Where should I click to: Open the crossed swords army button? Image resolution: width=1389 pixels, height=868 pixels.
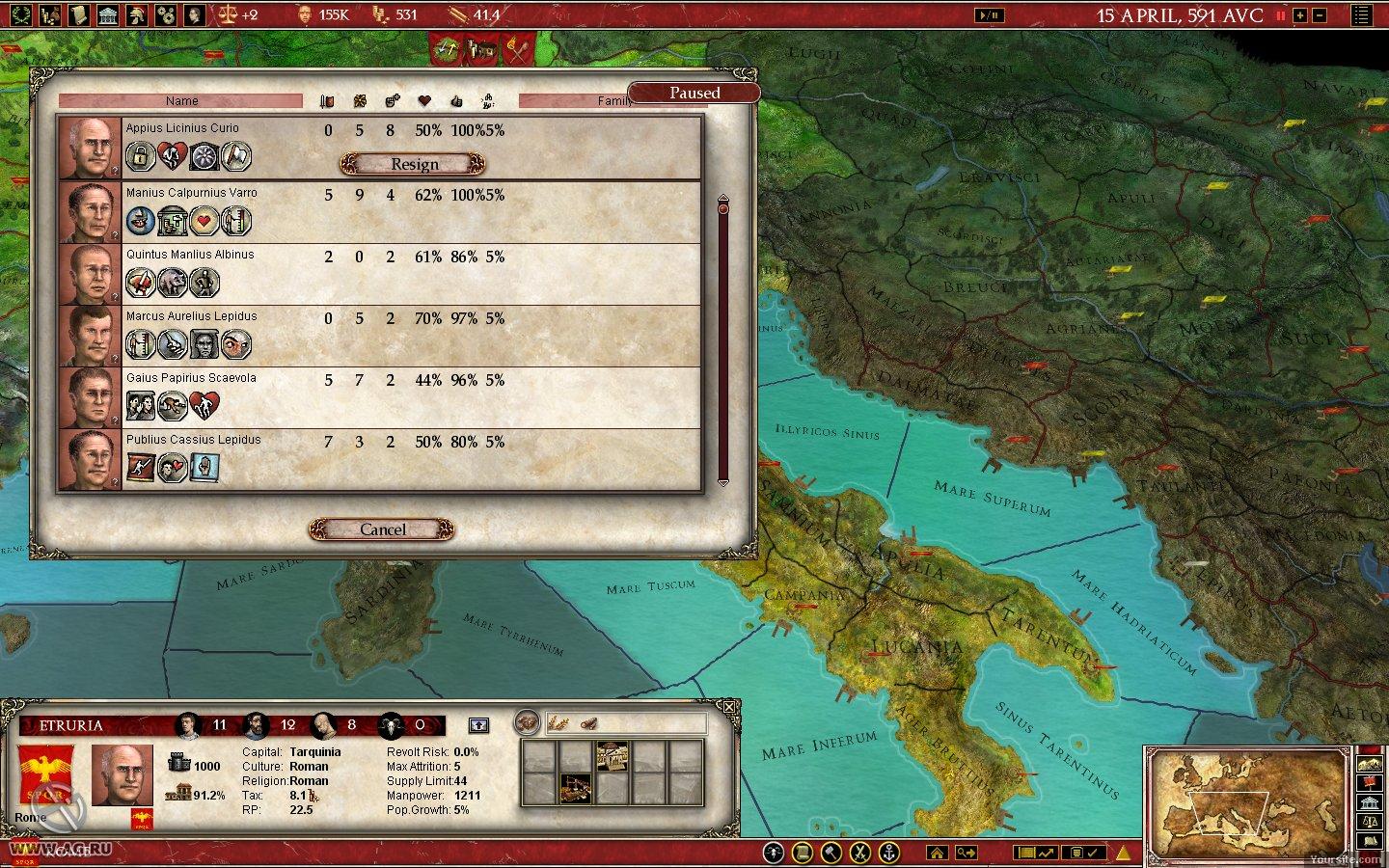click(859, 853)
